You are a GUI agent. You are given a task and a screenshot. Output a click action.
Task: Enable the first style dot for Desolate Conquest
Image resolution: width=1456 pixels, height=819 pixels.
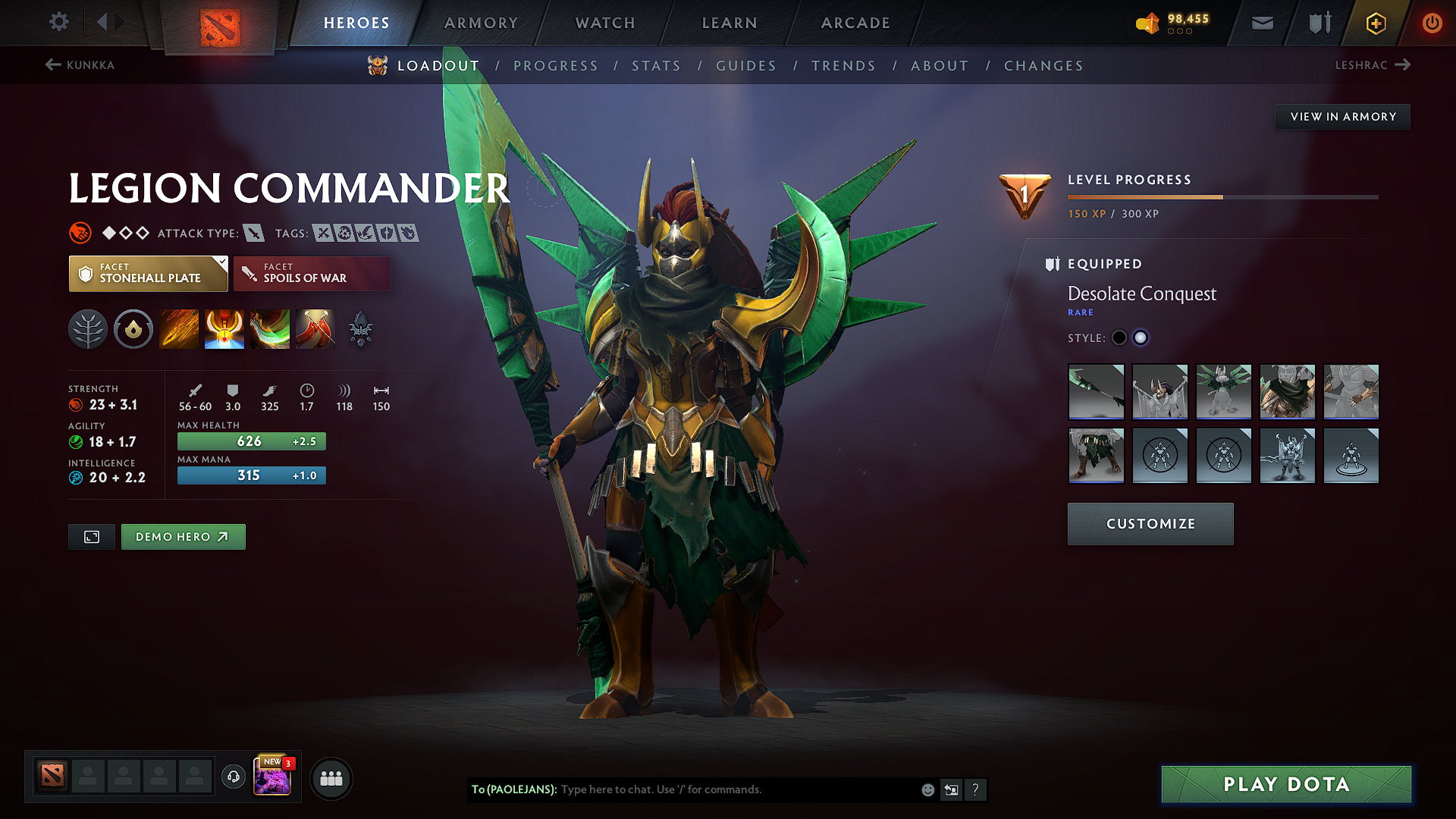click(x=1119, y=337)
